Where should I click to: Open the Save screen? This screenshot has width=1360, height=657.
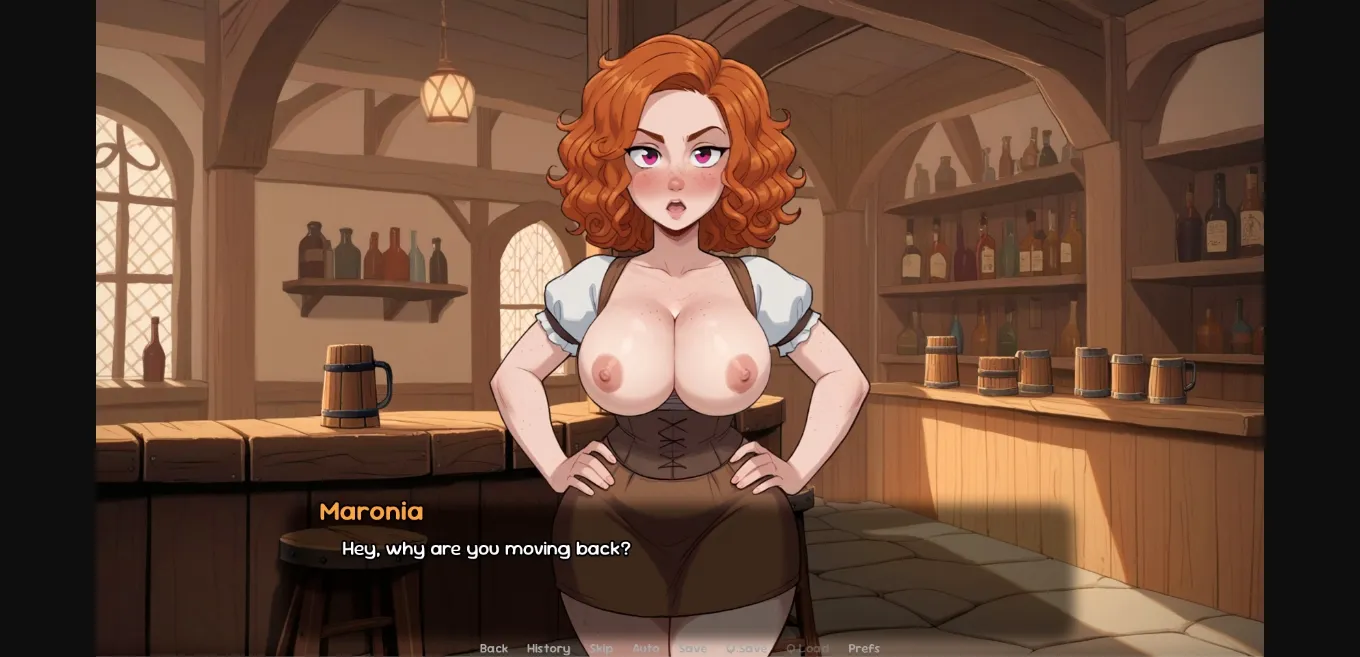[692, 648]
